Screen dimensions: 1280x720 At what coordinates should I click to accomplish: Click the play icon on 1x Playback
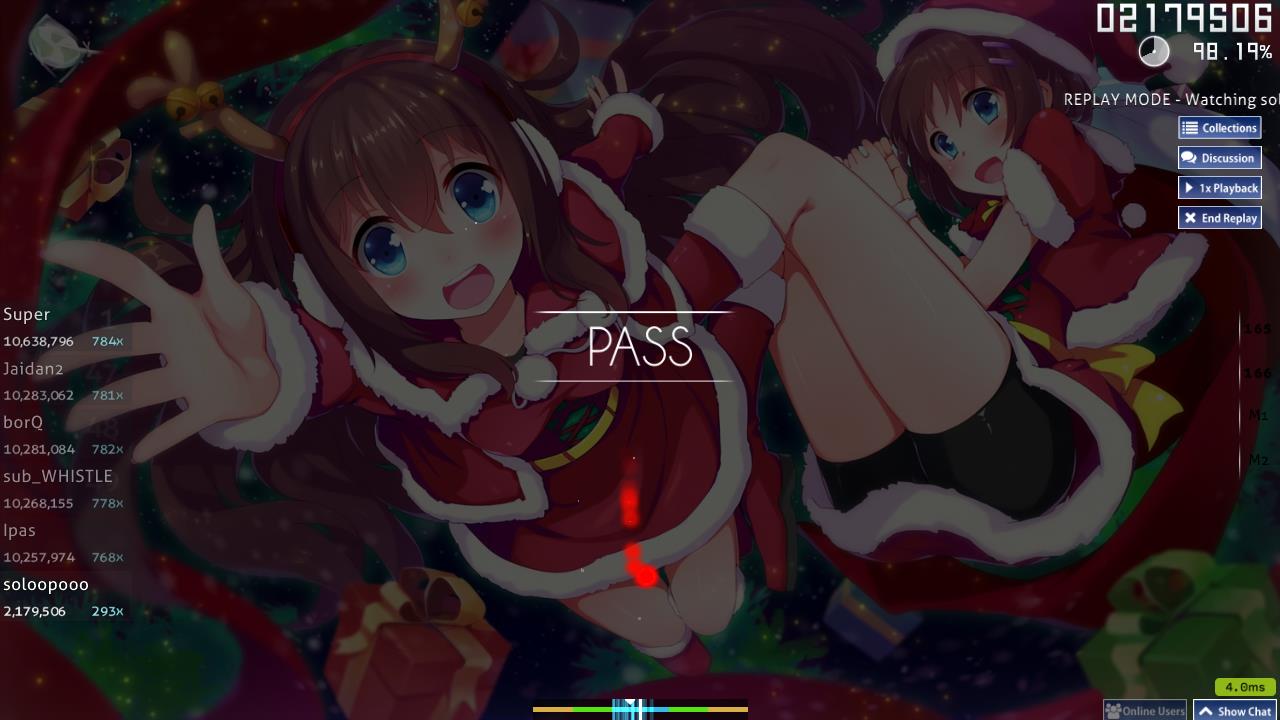pos(1190,187)
